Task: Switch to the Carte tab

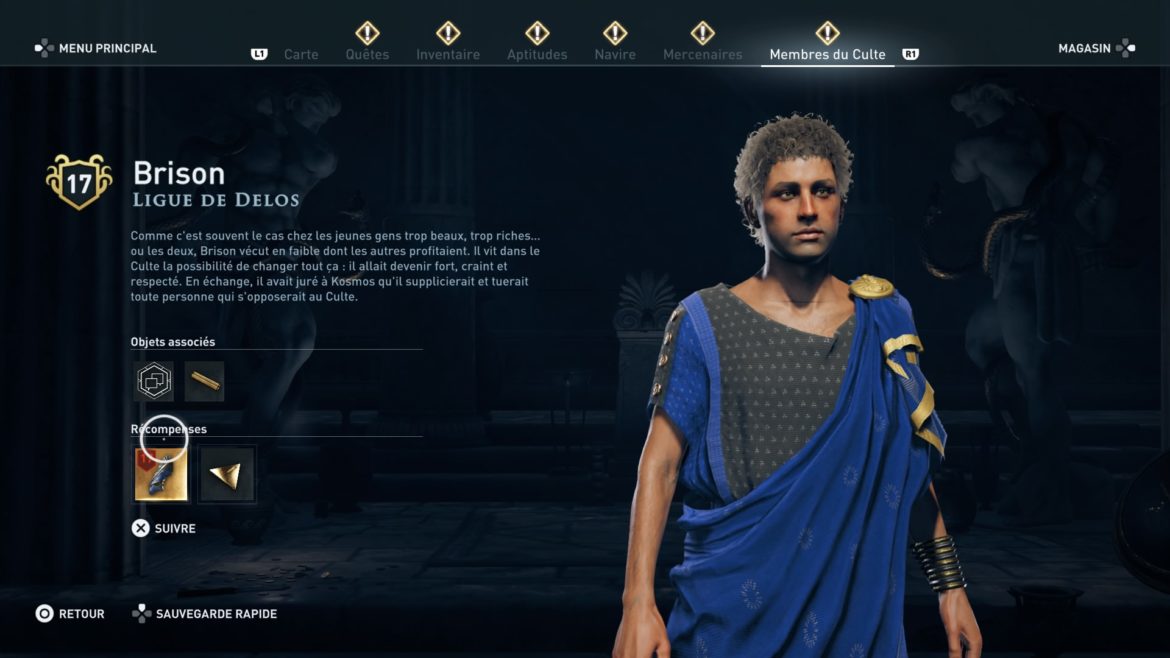Action: click(x=300, y=54)
